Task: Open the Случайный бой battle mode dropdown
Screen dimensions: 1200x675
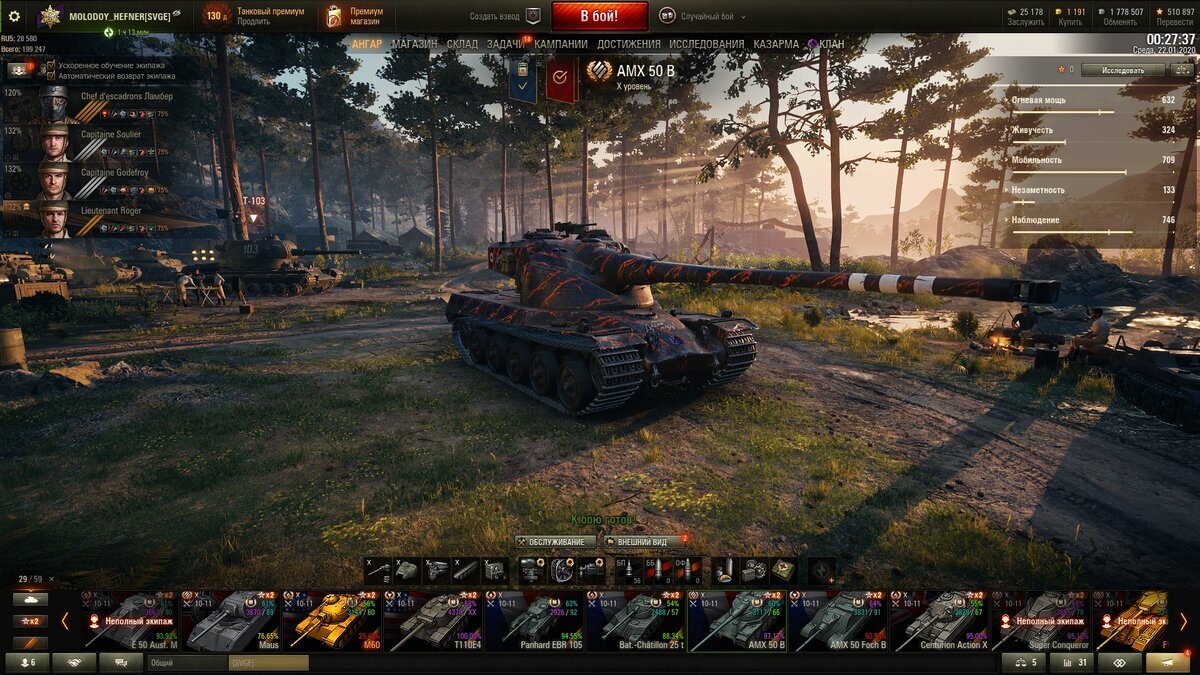Action: [x=714, y=16]
